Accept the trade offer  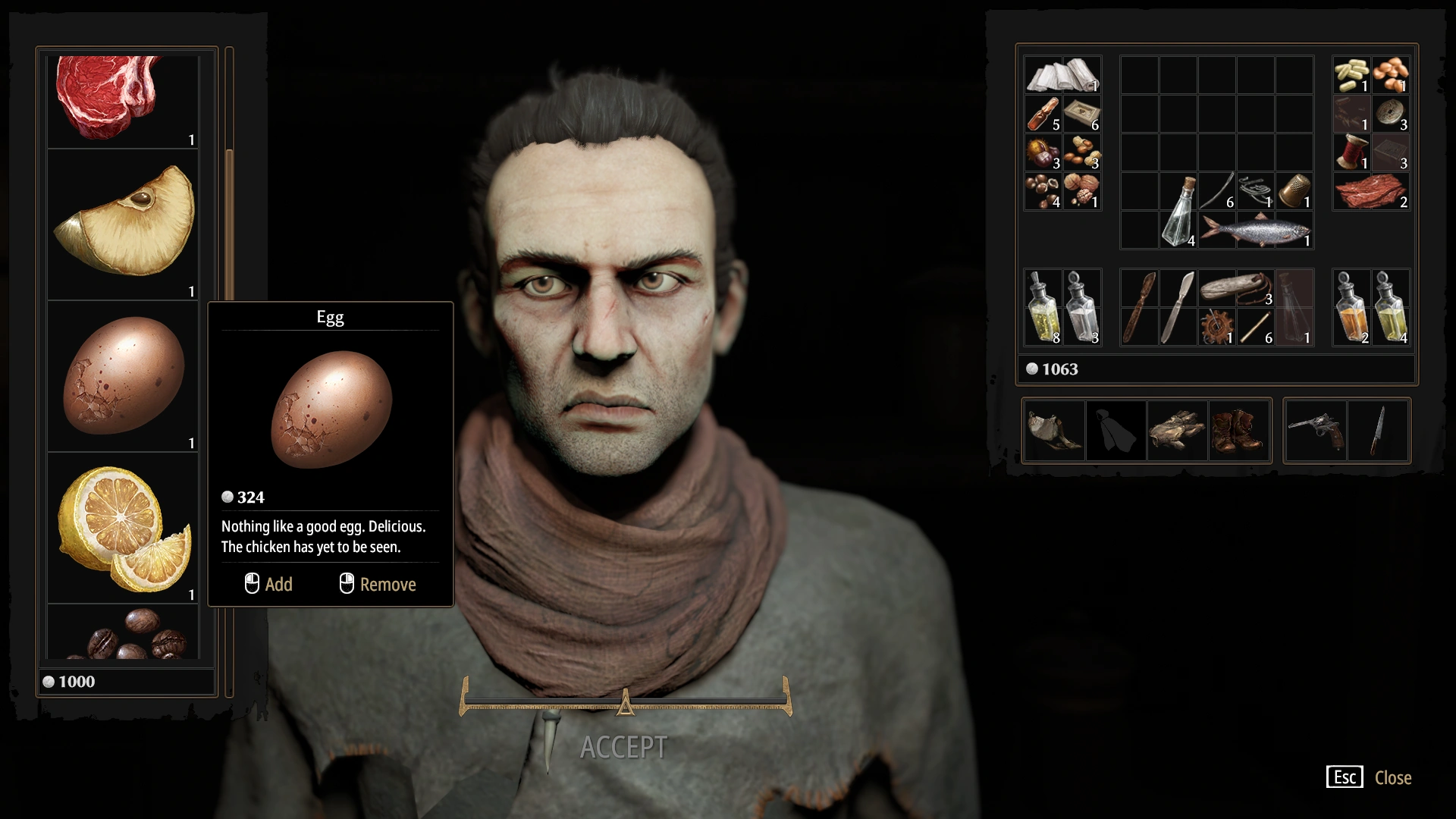pos(623,748)
